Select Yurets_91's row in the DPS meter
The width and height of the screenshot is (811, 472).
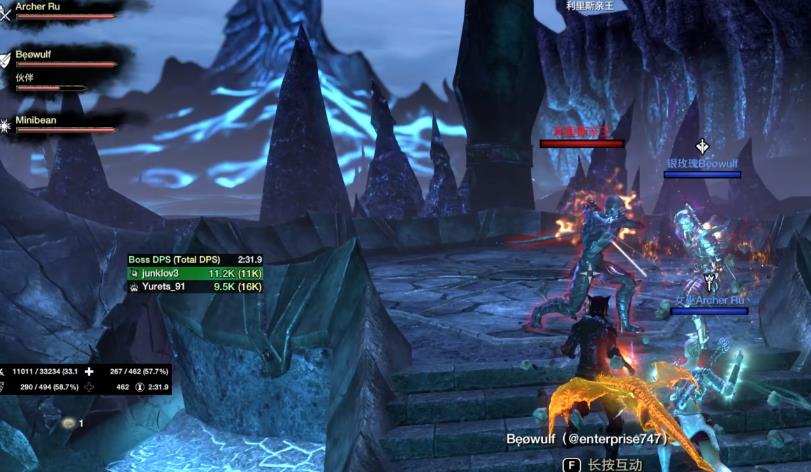coord(194,286)
